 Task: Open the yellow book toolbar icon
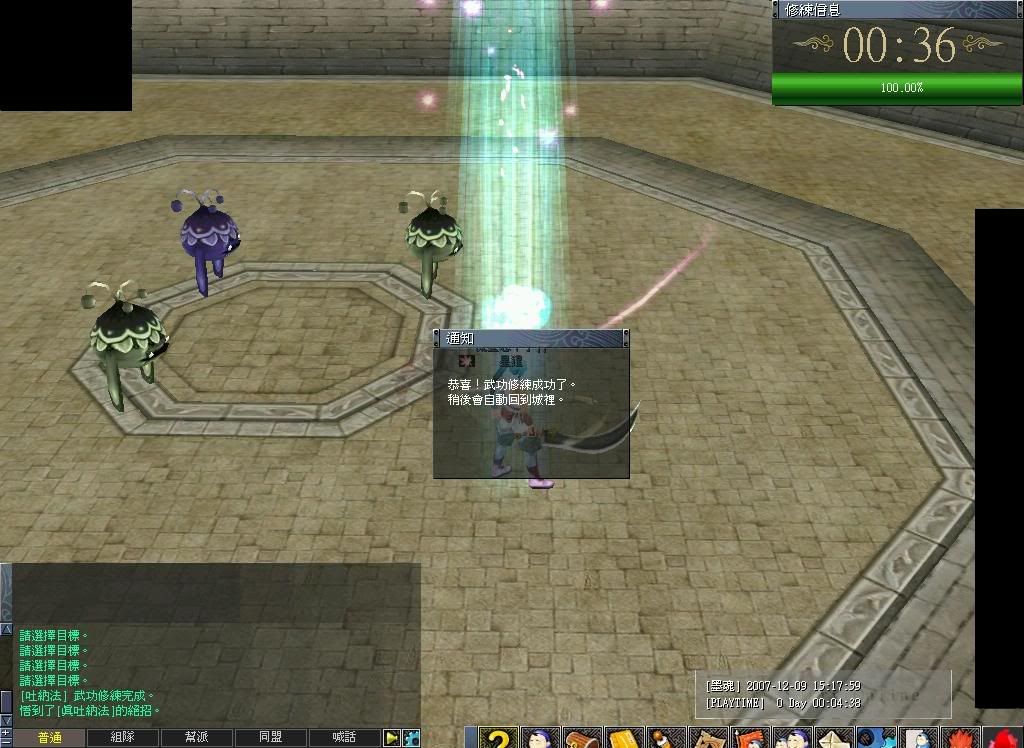click(623, 739)
